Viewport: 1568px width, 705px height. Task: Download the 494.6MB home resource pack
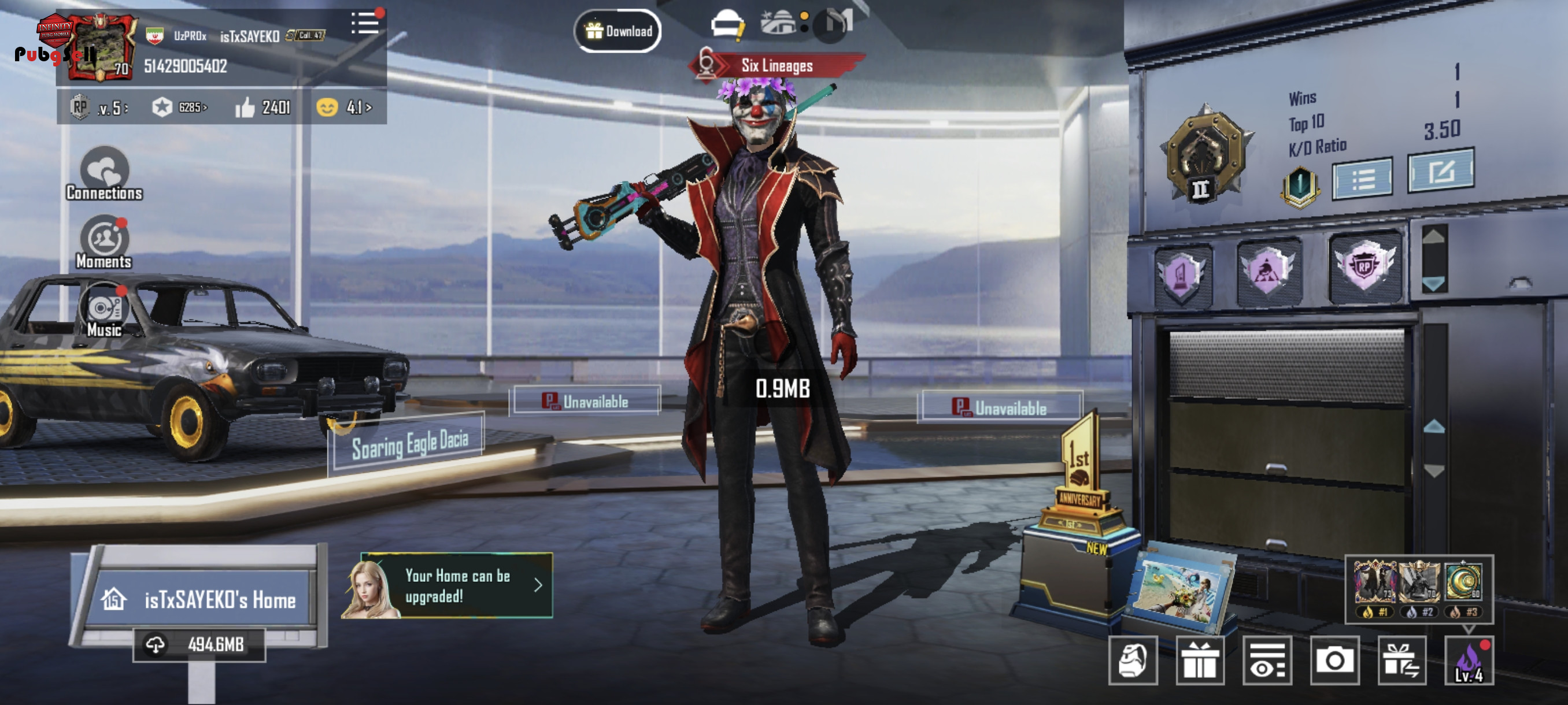click(x=199, y=644)
